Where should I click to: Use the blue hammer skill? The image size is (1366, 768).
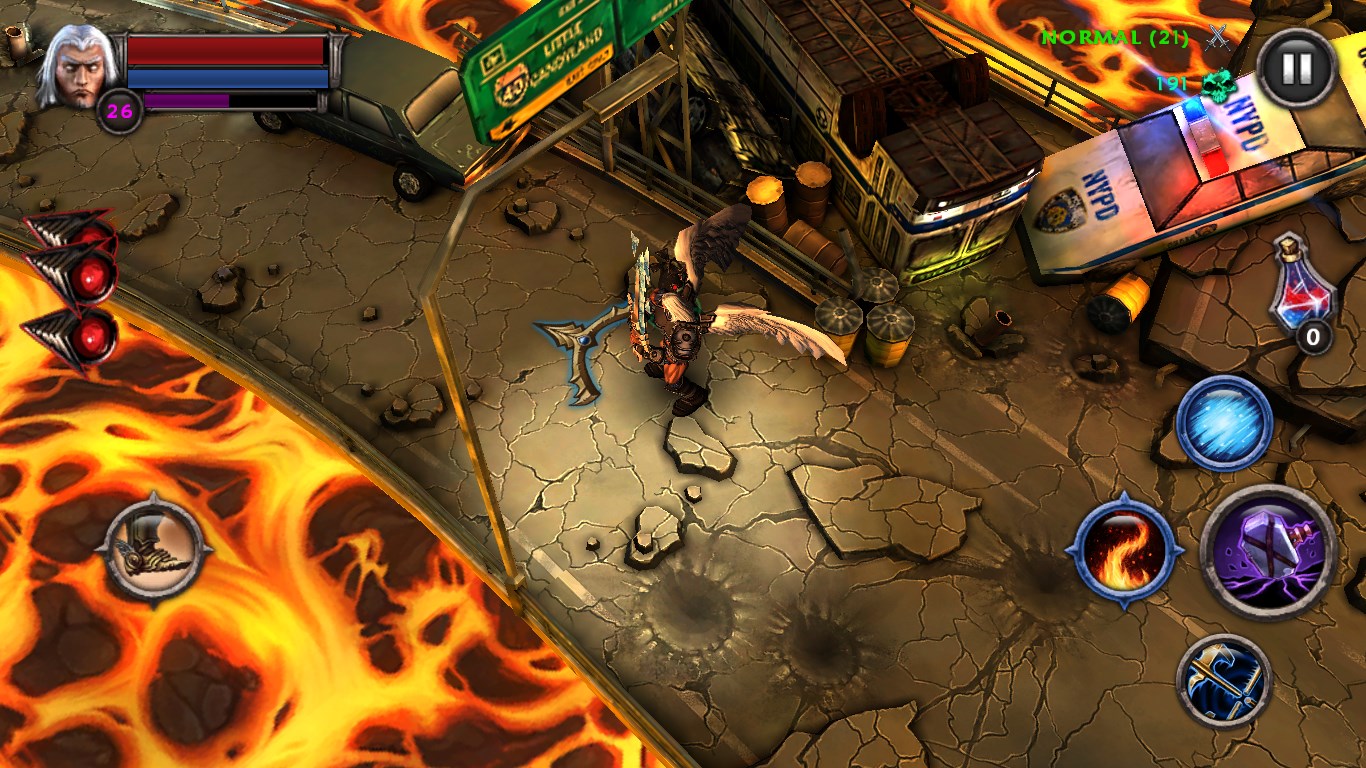pyautogui.click(x=1224, y=681)
